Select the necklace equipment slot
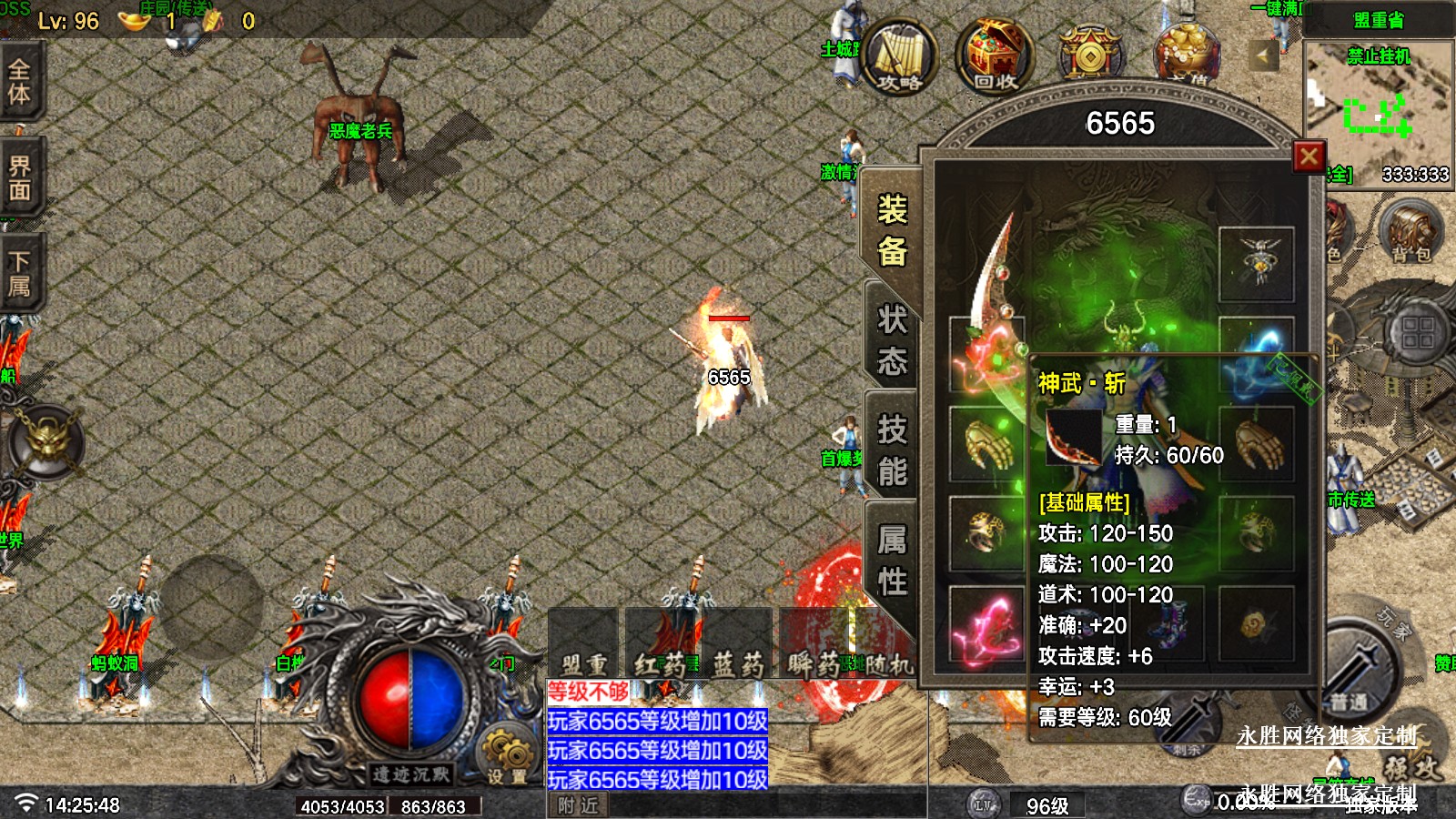The image size is (1456, 819). click(1256, 264)
